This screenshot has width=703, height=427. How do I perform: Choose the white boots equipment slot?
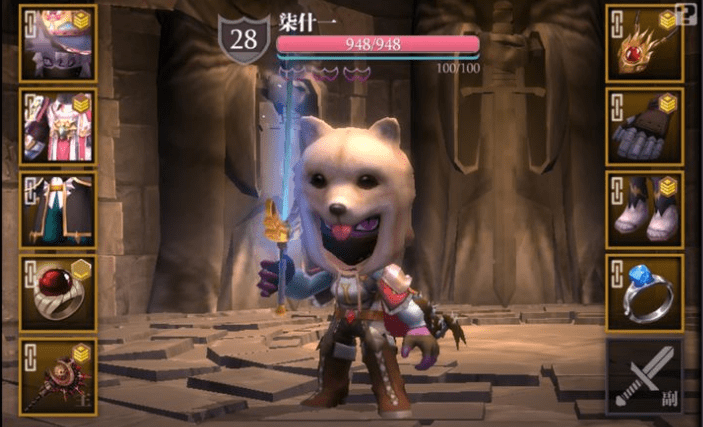click(644, 209)
